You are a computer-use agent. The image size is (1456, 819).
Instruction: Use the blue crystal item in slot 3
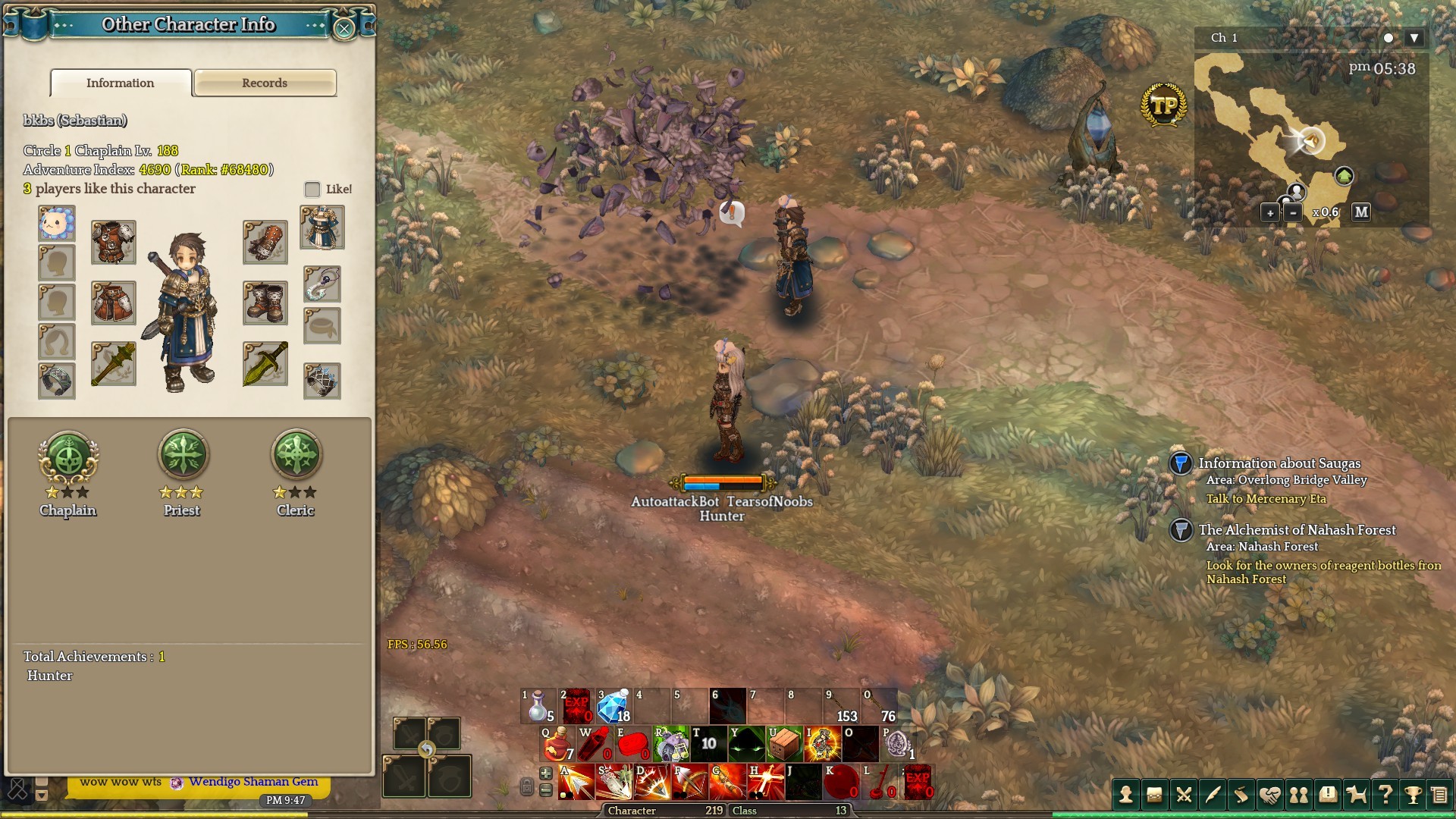[x=613, y=707]
